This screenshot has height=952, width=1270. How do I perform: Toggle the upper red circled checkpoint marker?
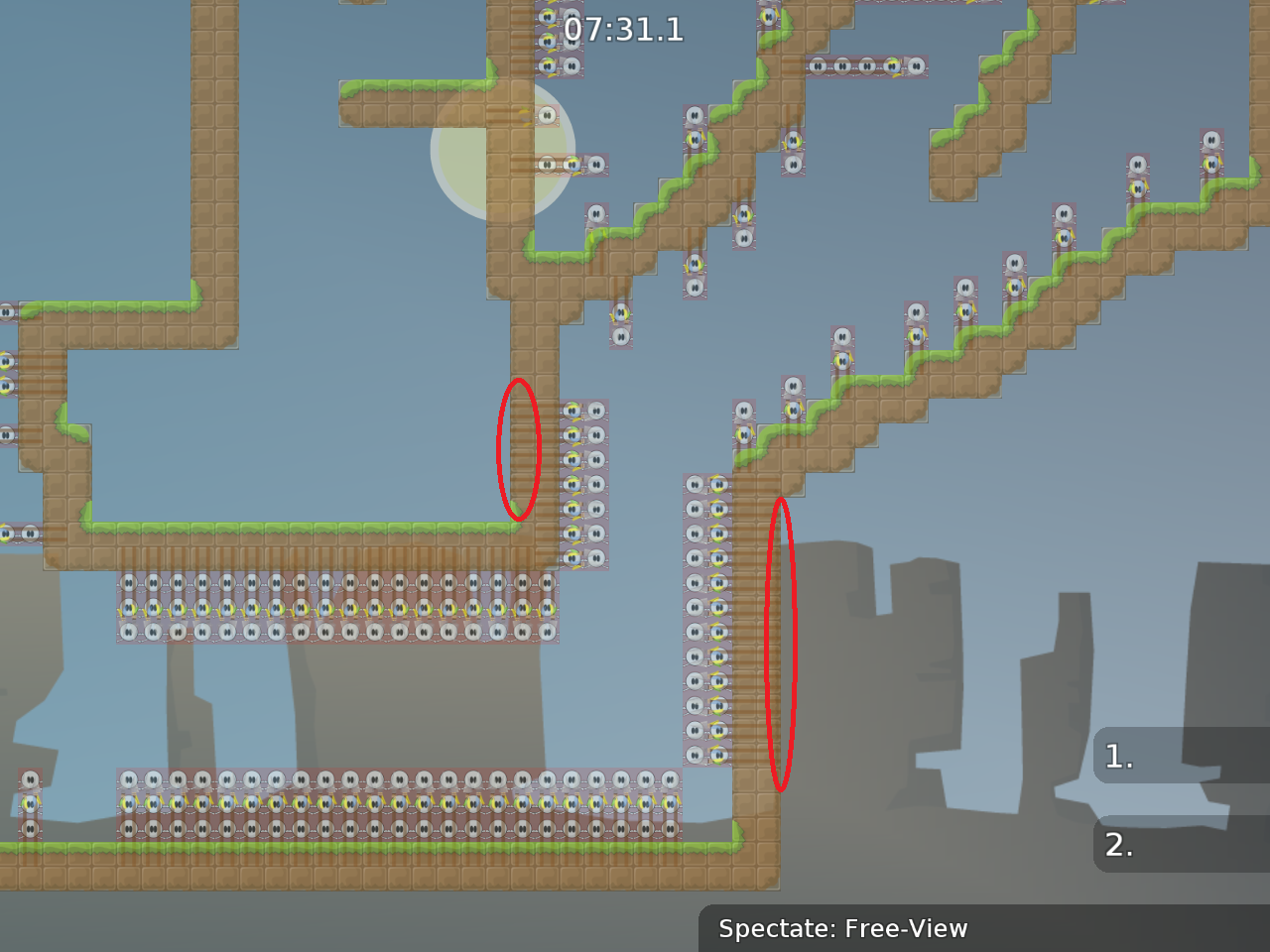[x=517, y=448]
